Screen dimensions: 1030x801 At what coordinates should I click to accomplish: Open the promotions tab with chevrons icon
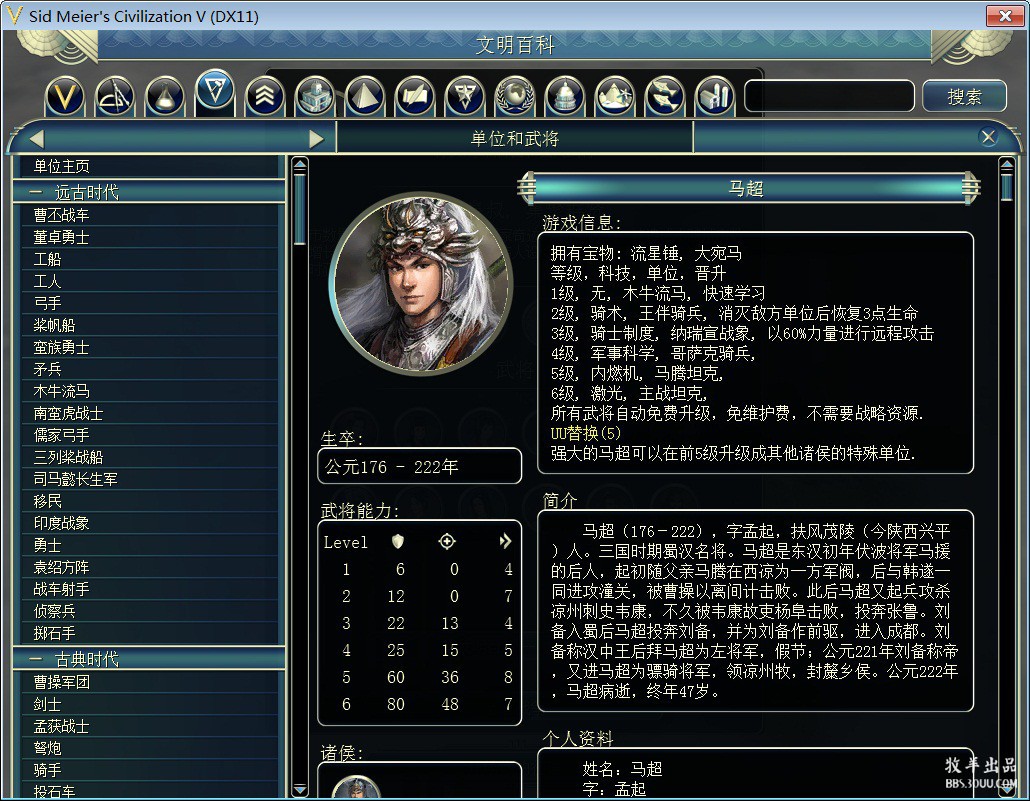(265, 96)
